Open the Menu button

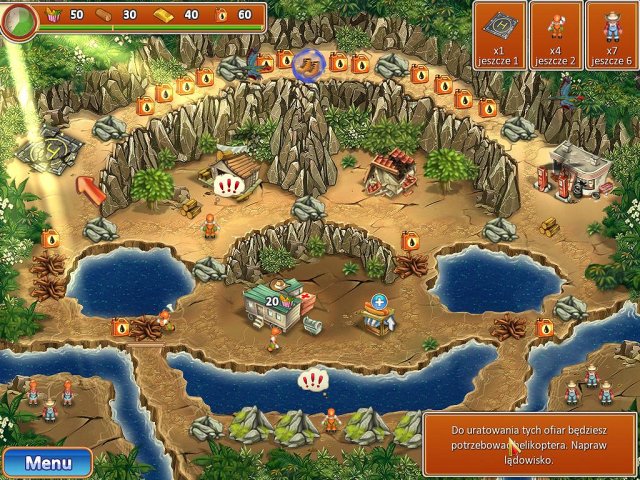[x=47, y=463]
